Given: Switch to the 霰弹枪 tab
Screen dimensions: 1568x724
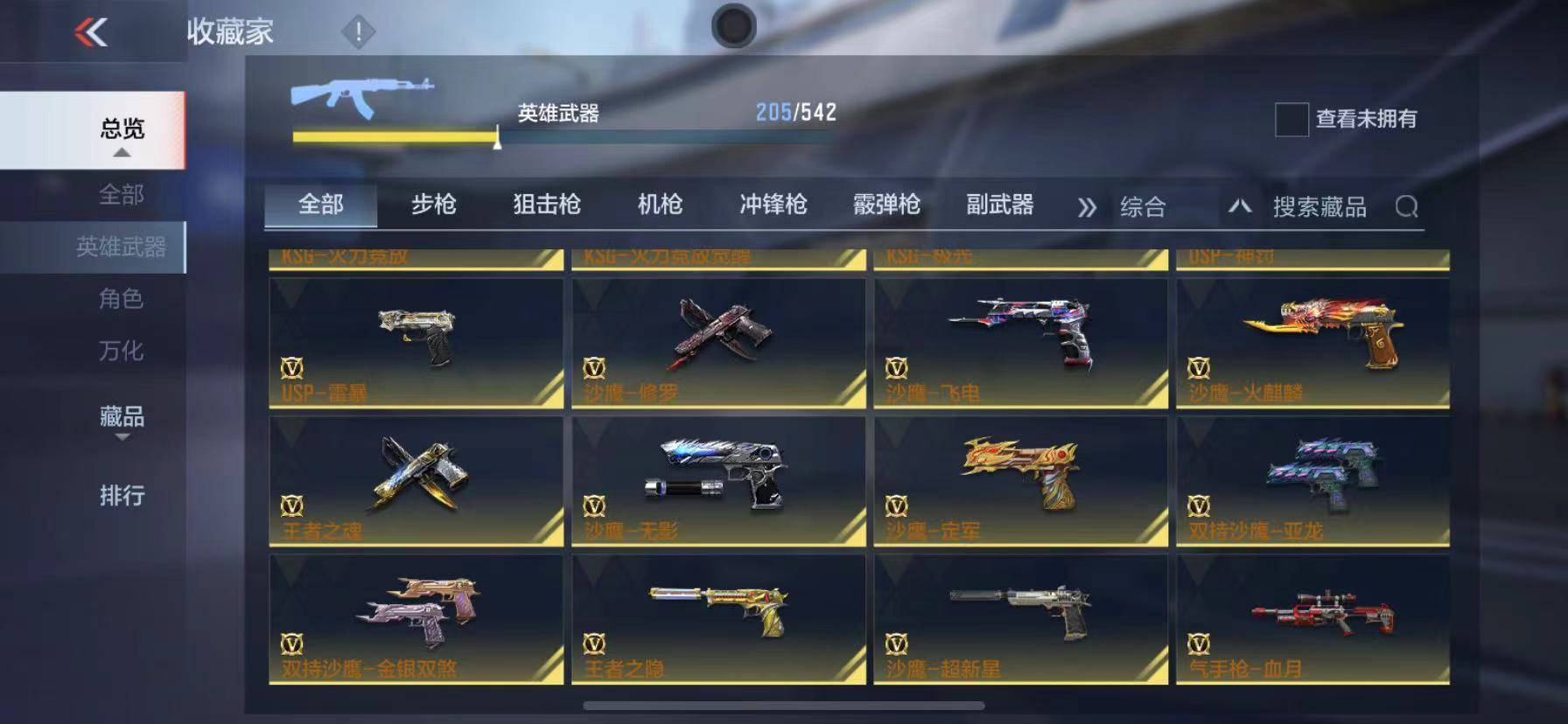Looking at the screenshot, I should coord(887,204).
